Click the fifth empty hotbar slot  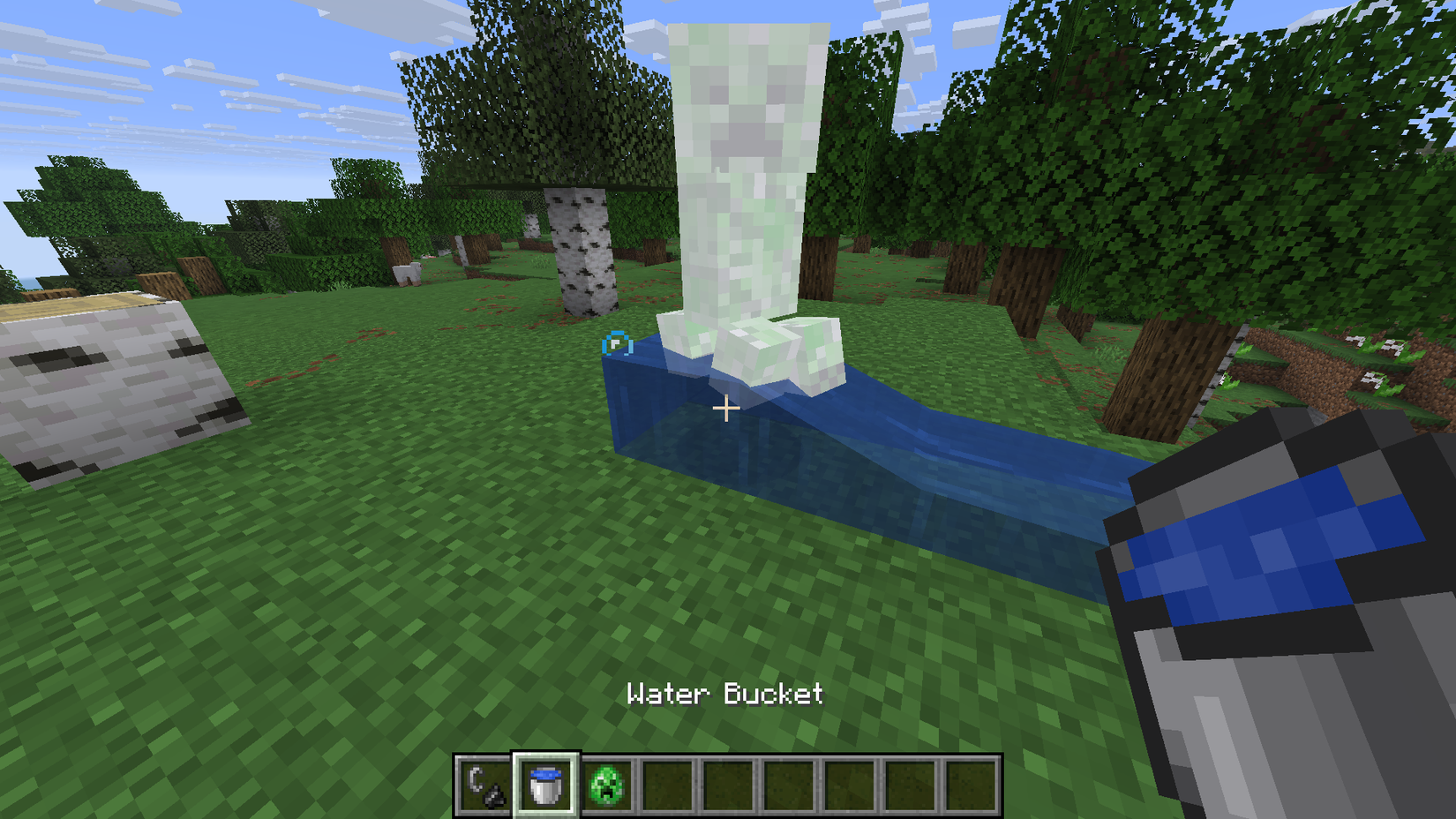(x=730, y=784)
